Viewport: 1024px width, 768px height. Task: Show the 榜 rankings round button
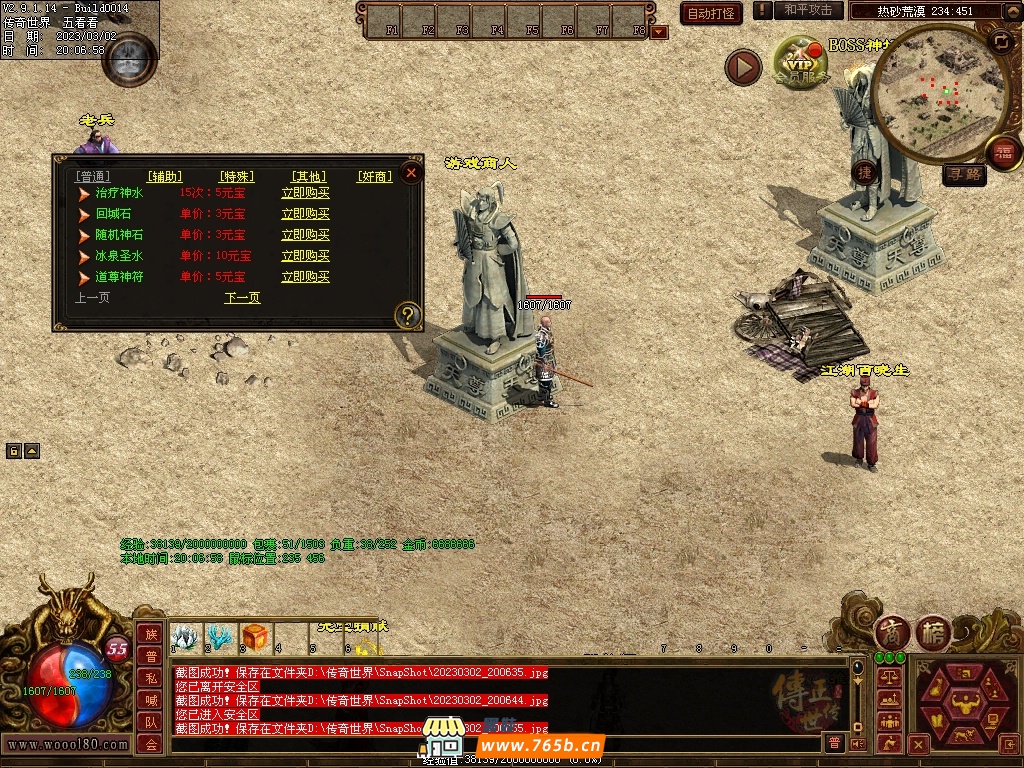(933, 632)
